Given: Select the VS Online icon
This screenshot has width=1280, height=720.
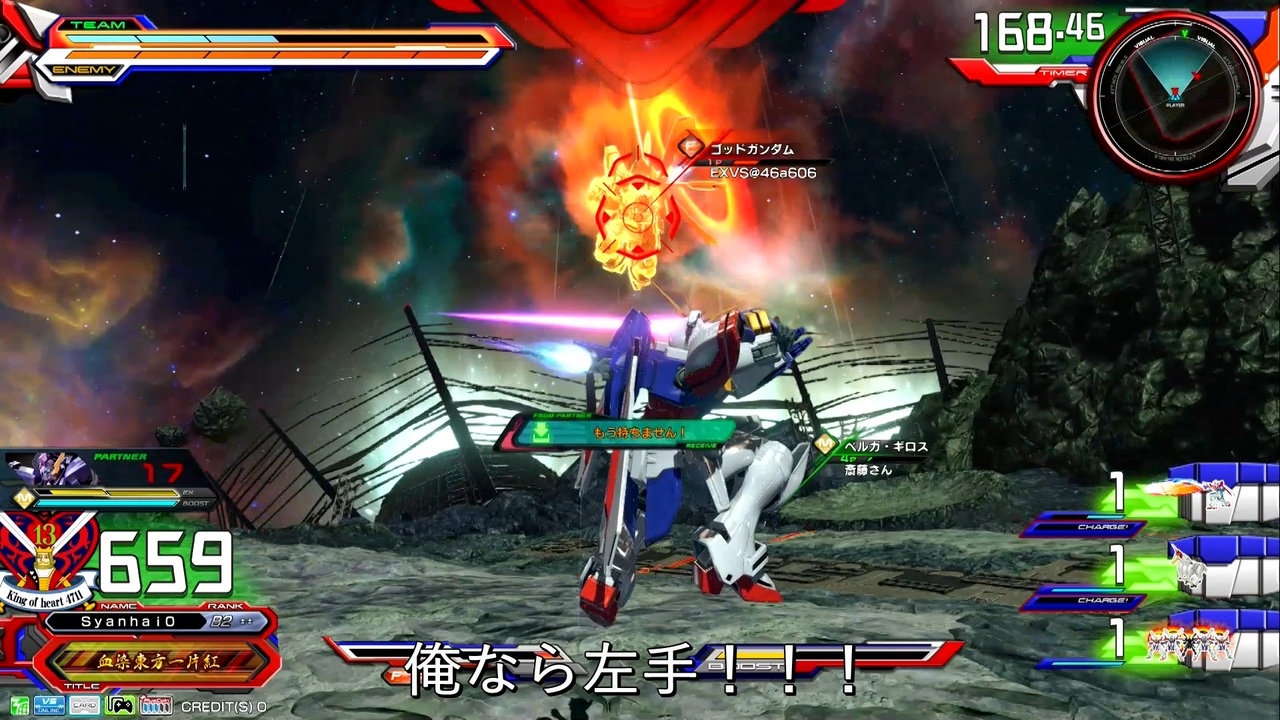Looking at the screenshot, I should coord(48,705).
